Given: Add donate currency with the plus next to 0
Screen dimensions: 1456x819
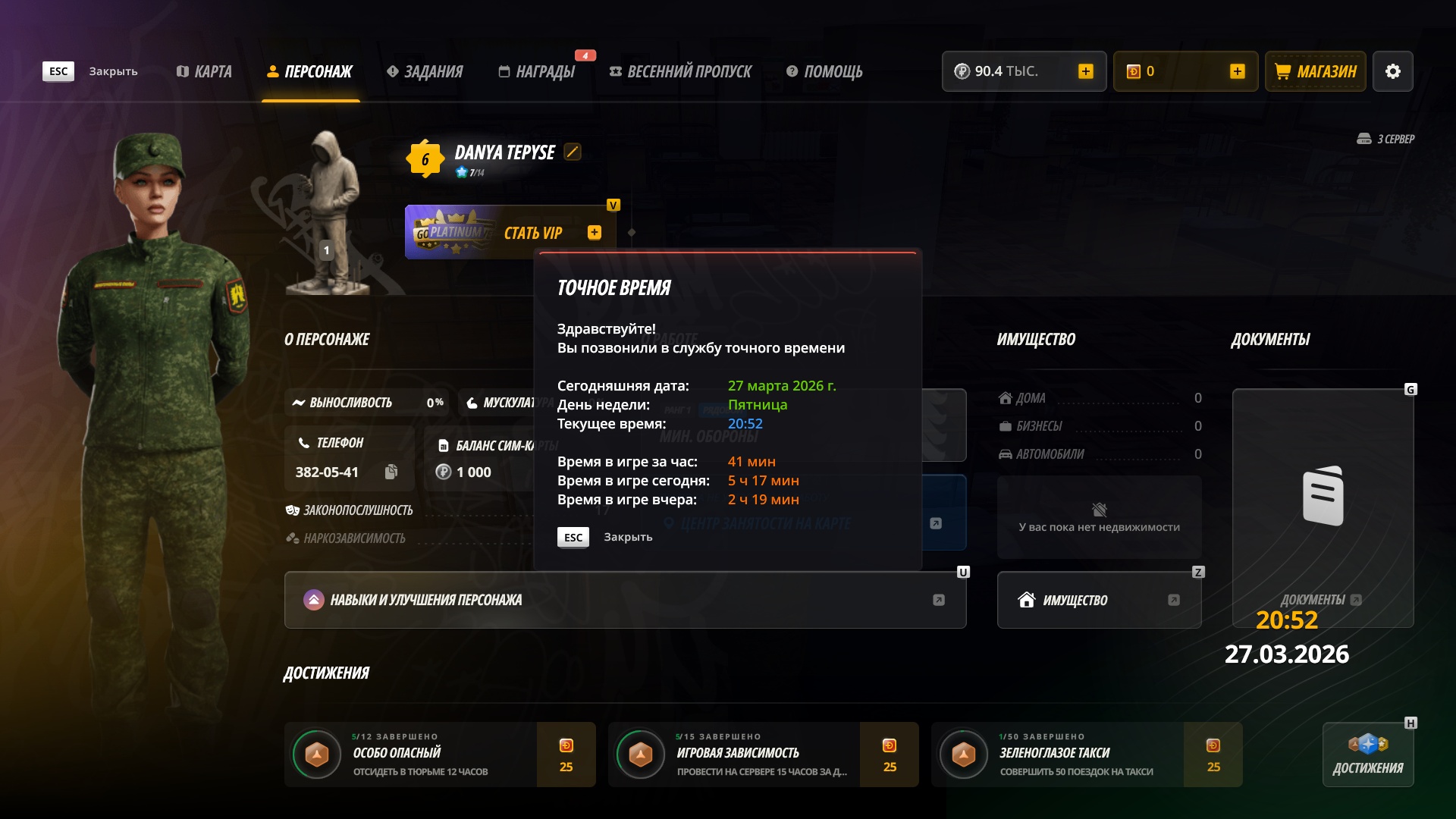Looking at the screenshot, I should [1237, 71].
